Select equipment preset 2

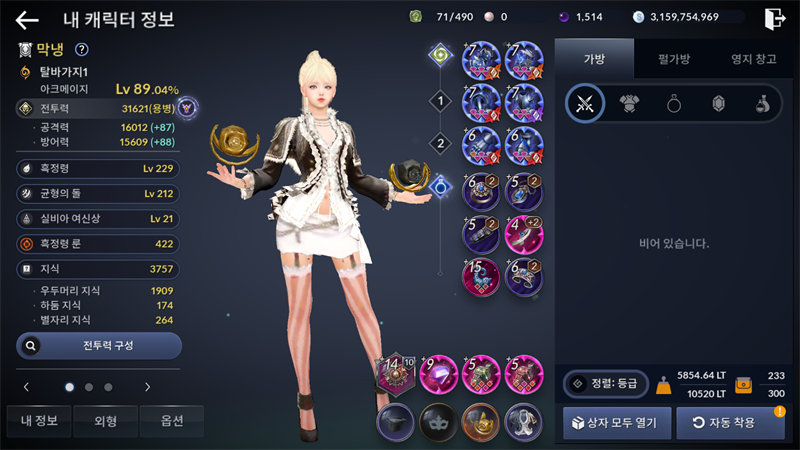(438, 143)
